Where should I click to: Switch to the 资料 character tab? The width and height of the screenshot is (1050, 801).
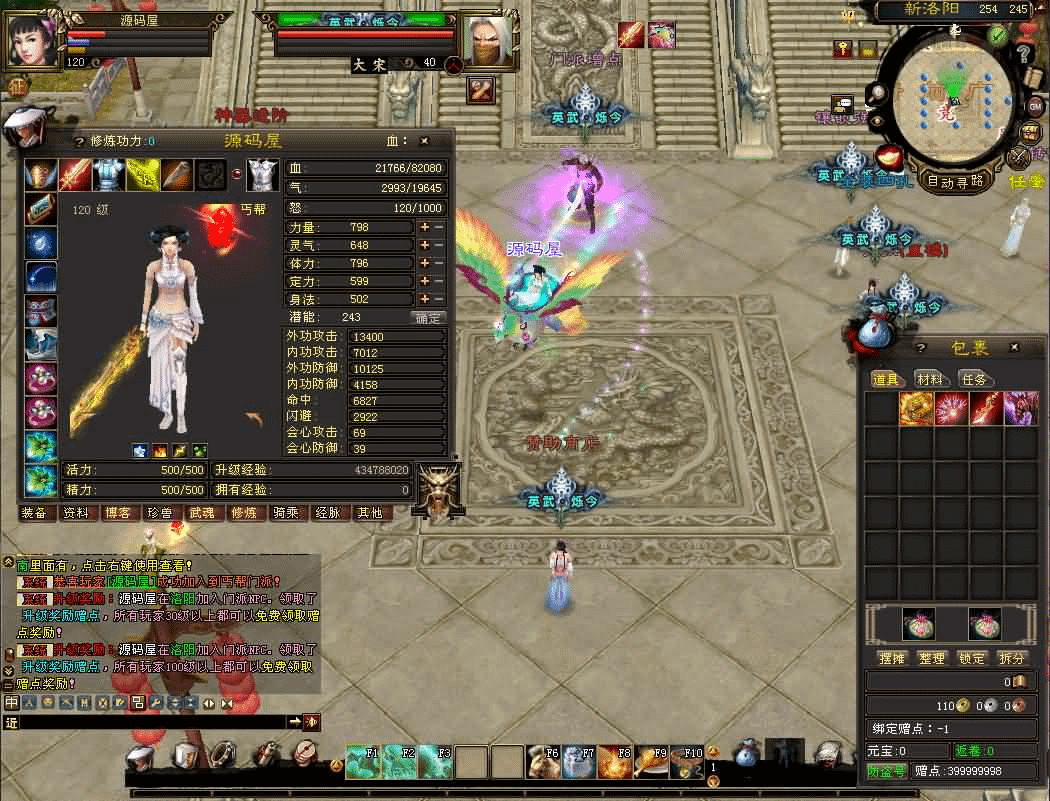pos(76,513)
